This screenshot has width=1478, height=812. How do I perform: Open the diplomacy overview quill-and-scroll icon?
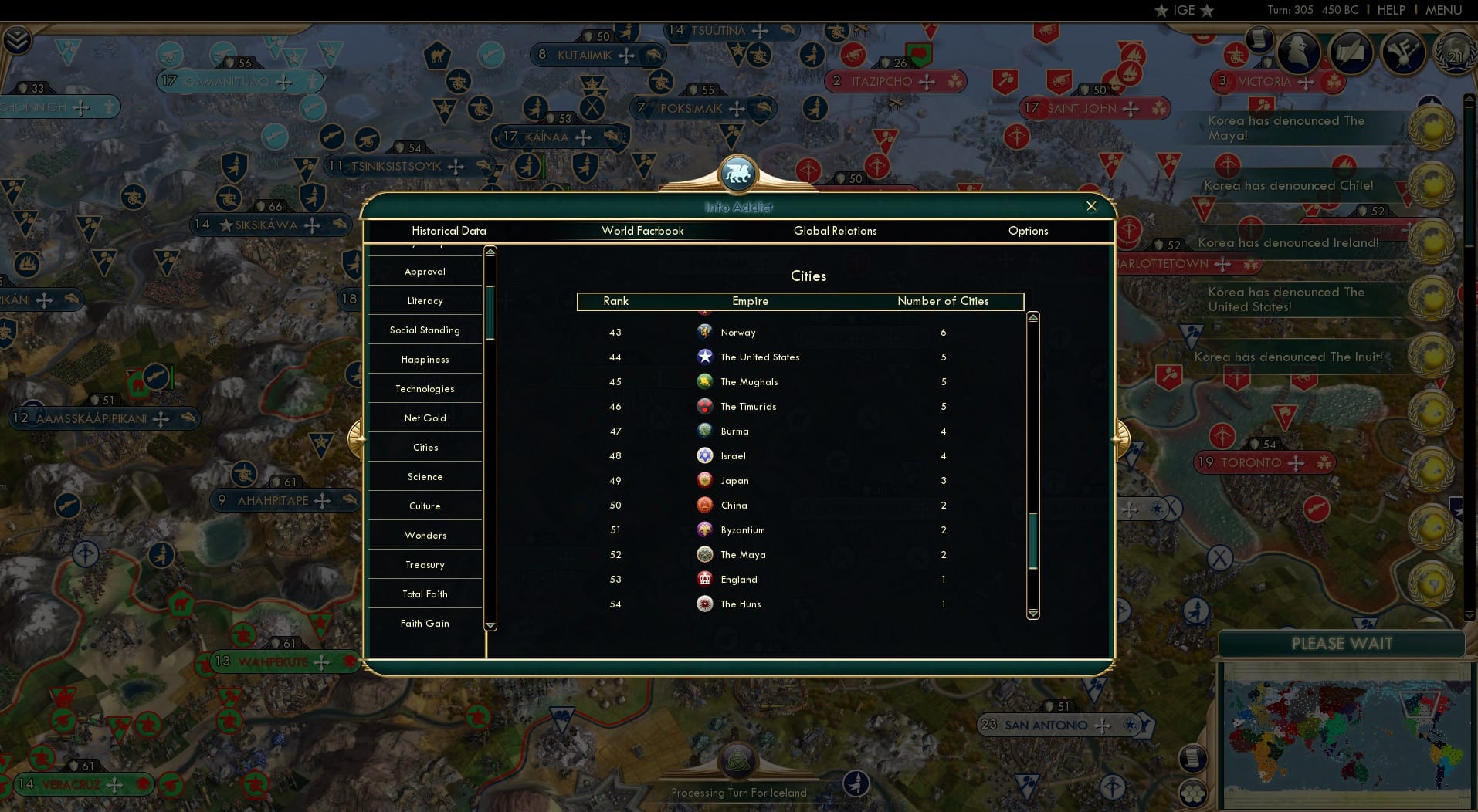click(1351, 53)
